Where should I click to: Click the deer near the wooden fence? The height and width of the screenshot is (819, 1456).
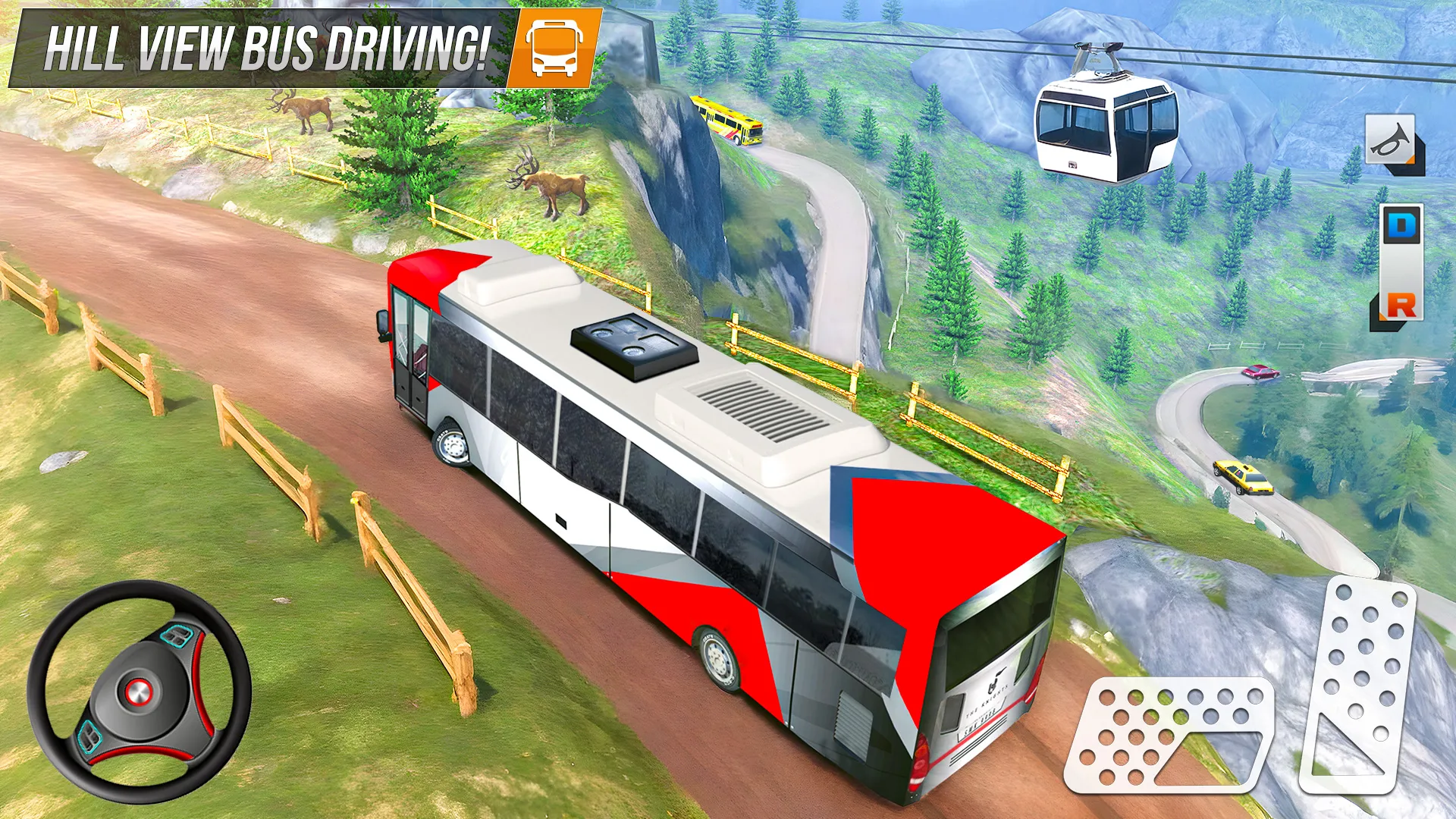(554, 182)
